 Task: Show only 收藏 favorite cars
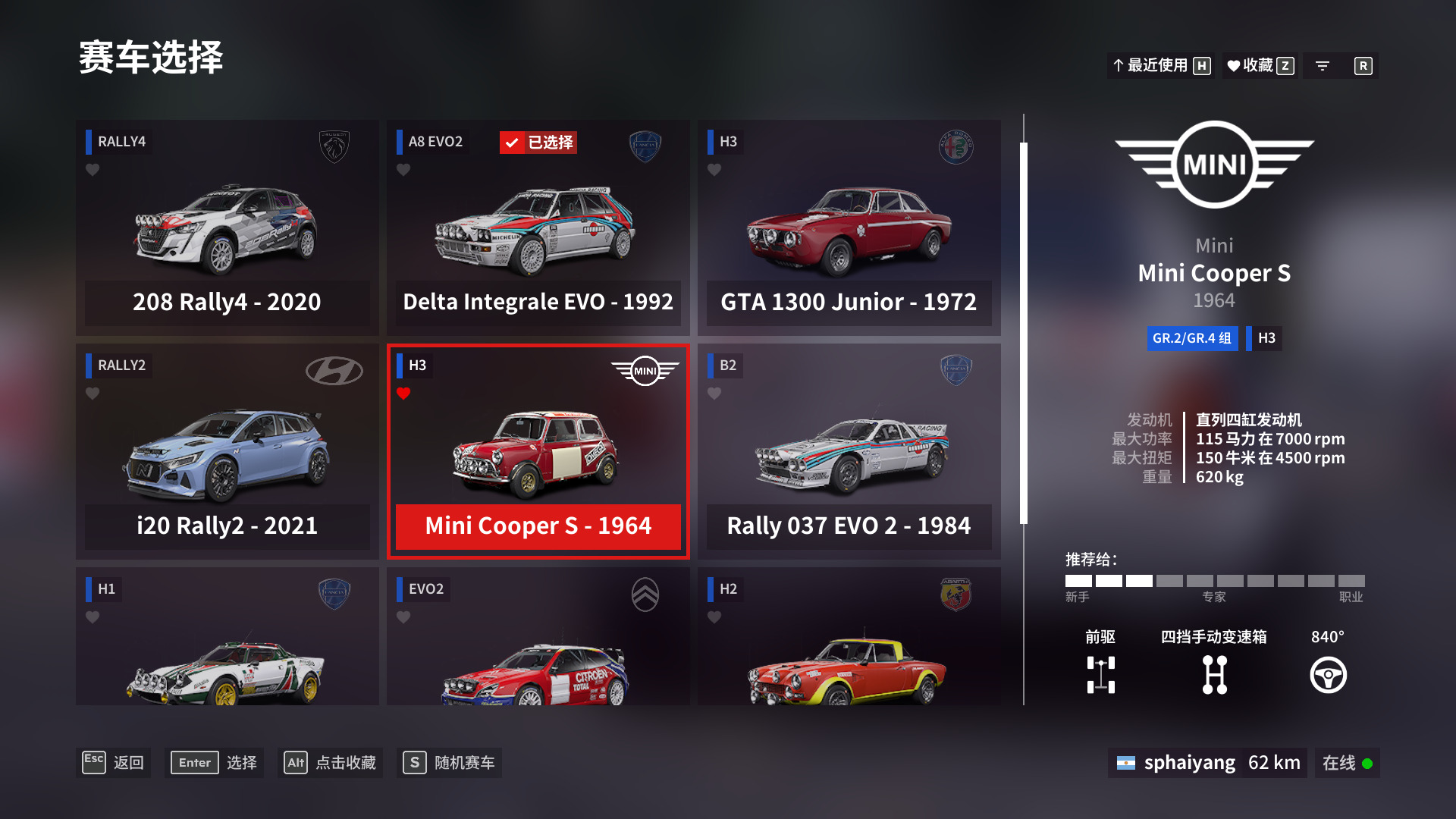coord(1260,66)
